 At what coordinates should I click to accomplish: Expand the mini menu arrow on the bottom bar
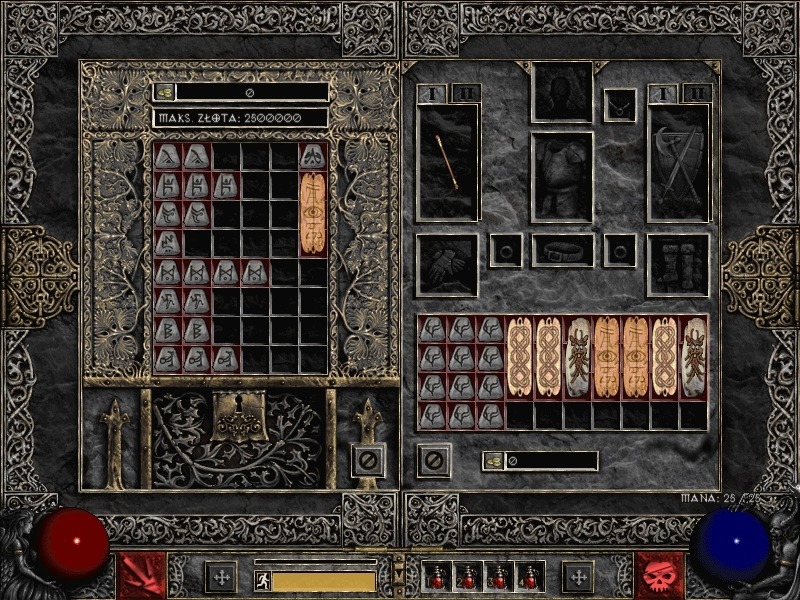[399, 564]
